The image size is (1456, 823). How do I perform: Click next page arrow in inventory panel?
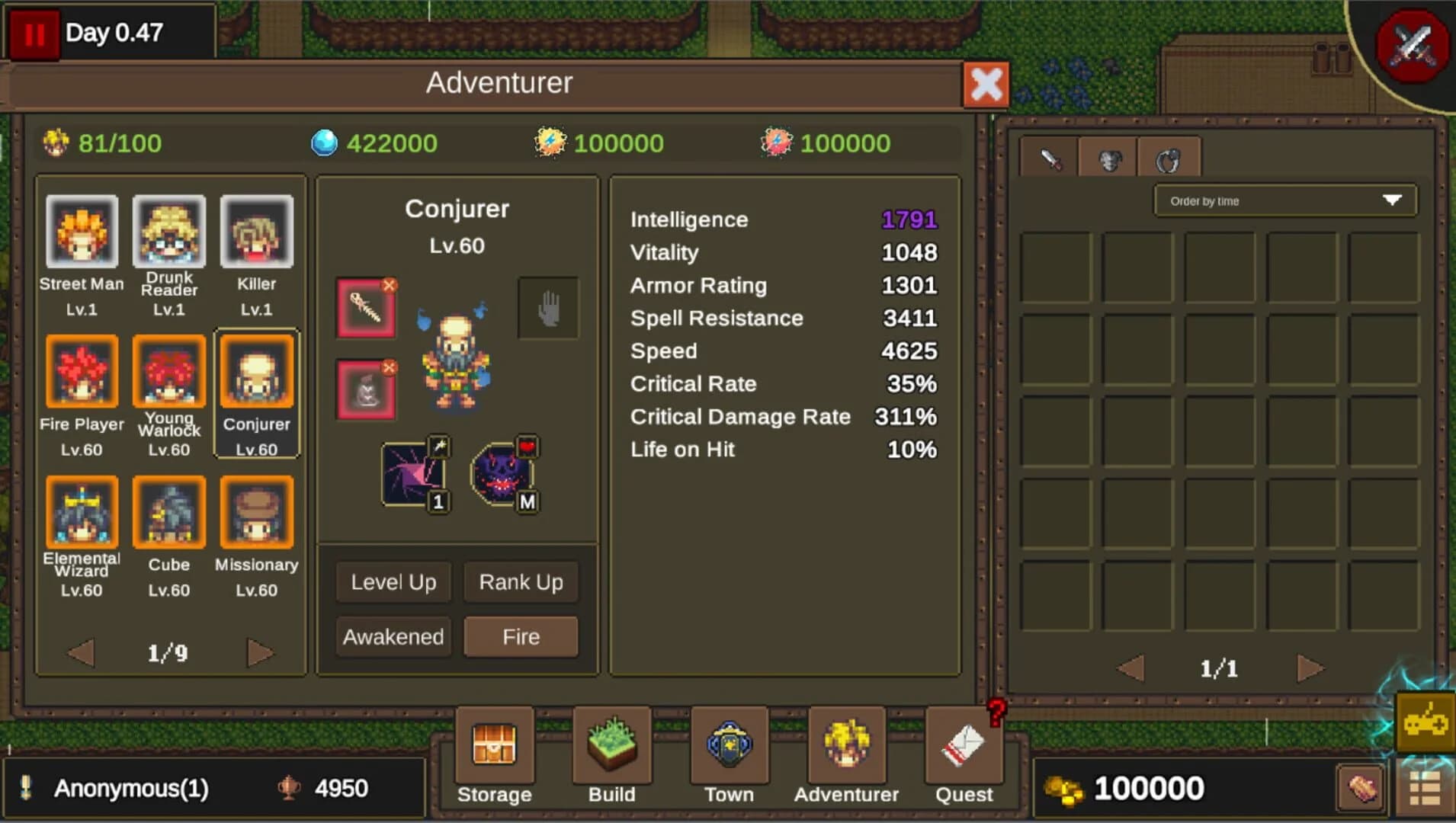click(1309, 668)
